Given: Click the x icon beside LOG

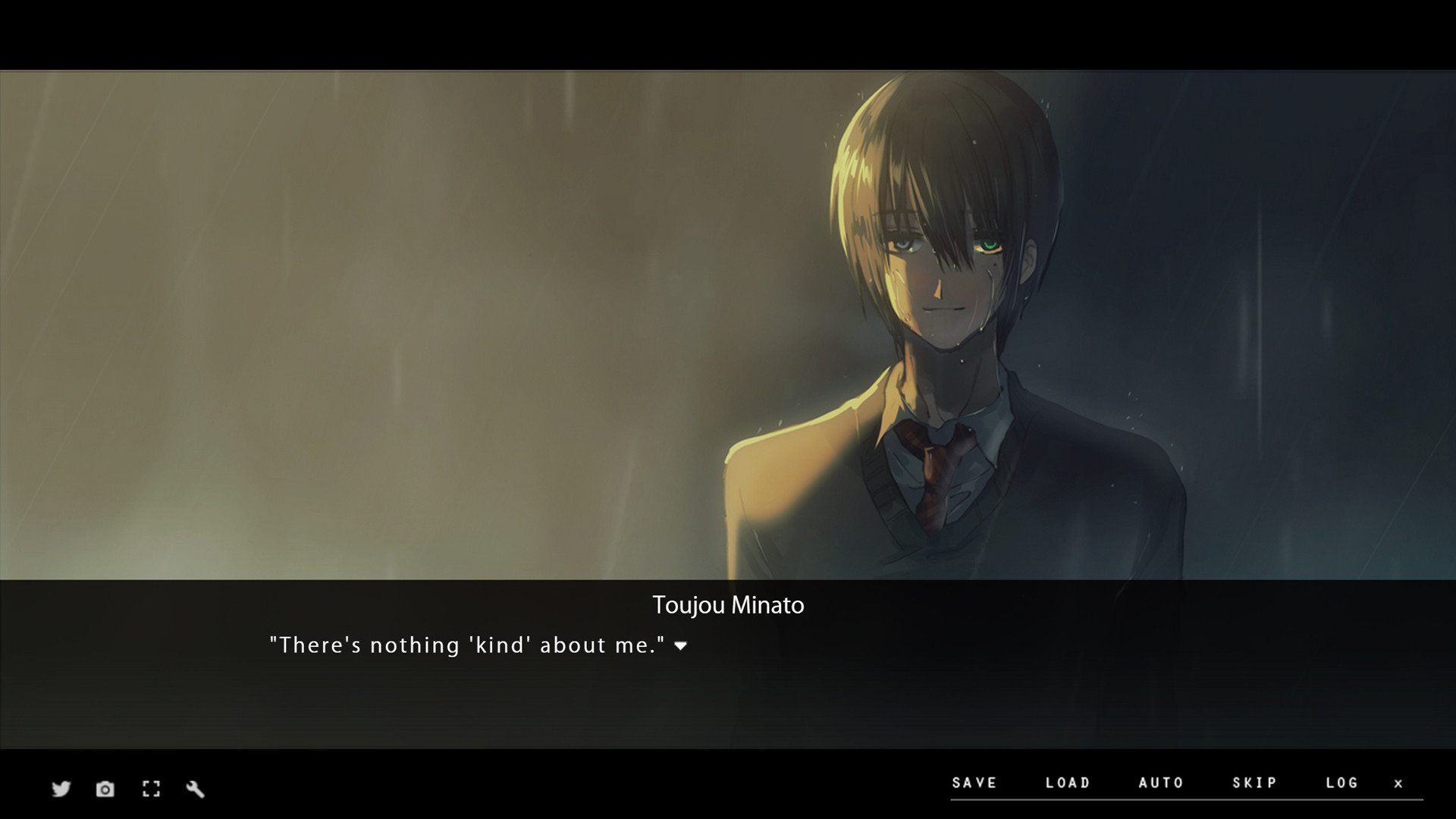Looking at the screenshot, I should coord(1398,783).
